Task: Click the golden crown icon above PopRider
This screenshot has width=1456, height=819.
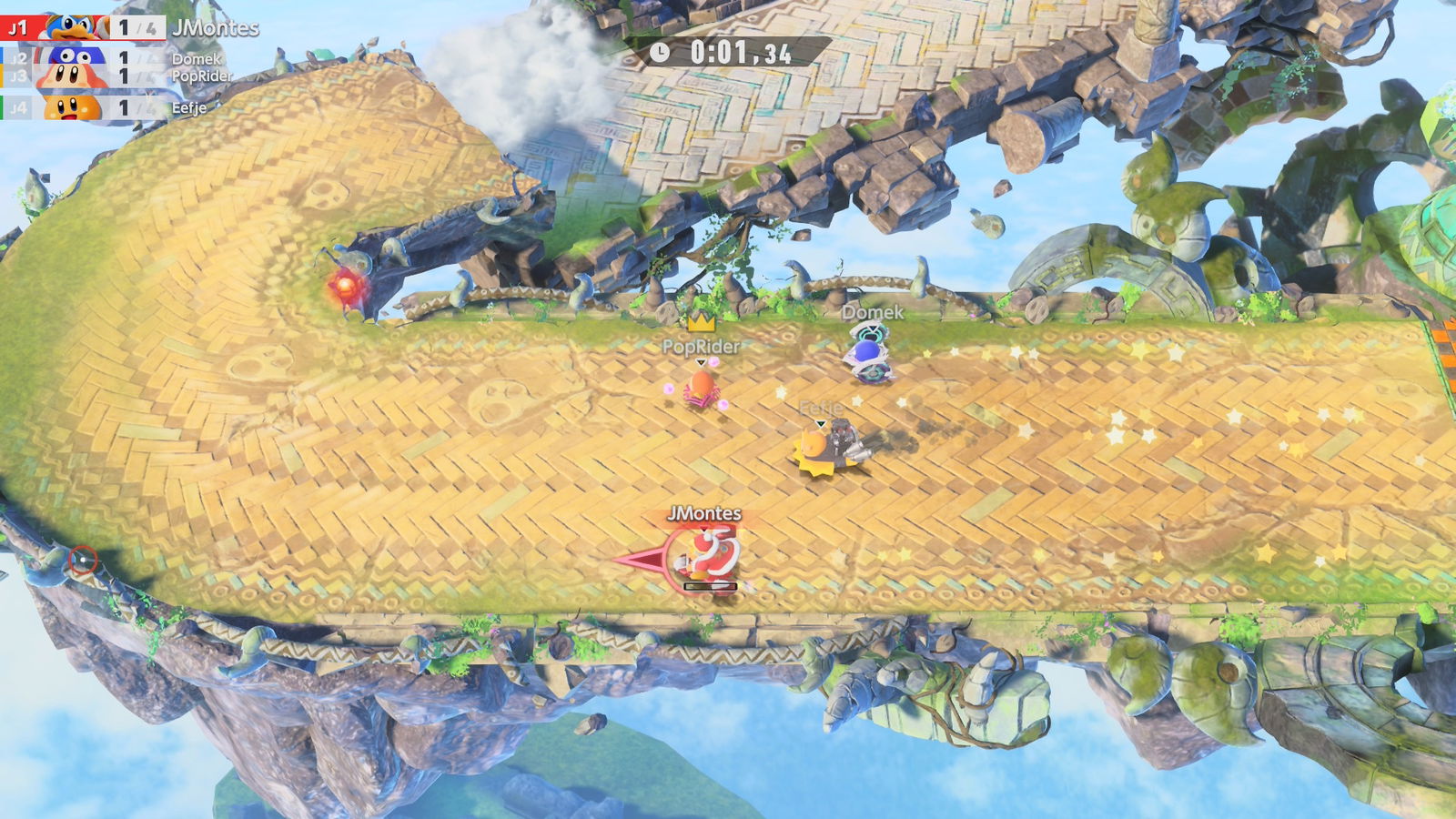Action: (703, 323)
